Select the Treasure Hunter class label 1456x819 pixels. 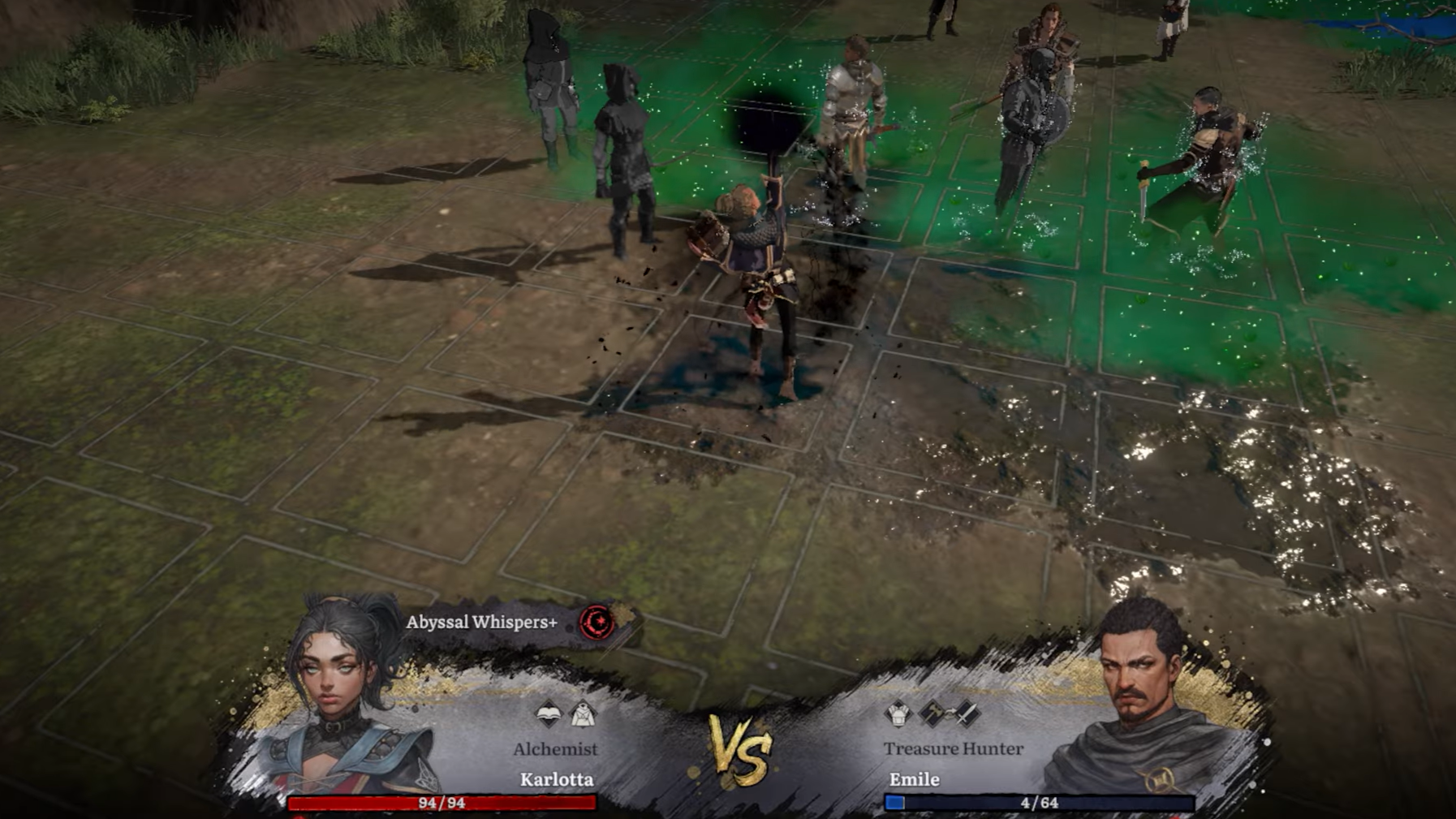click(x=952, y=748)
